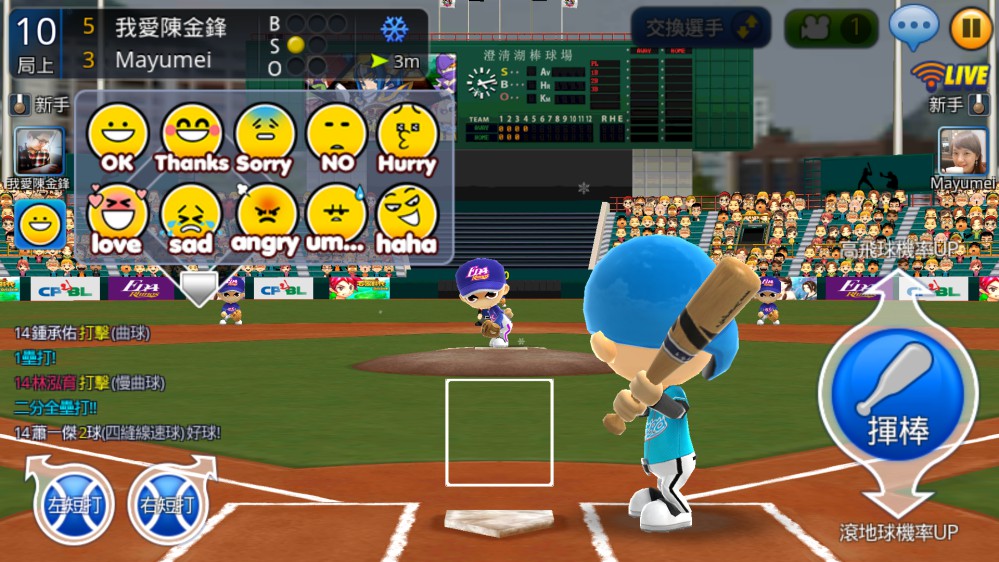Close the emoji panel via smiley button
Viewport: 999px width, 562px height.
[x=39, y=224]
